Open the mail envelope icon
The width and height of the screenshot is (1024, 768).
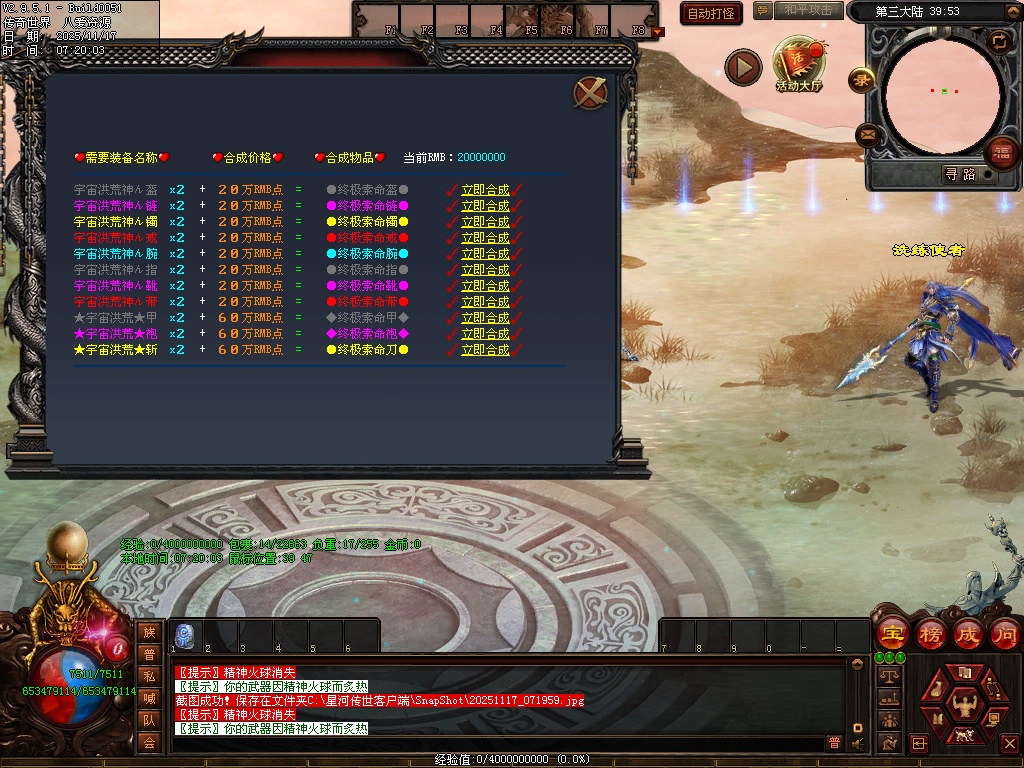tap(868, 135)
